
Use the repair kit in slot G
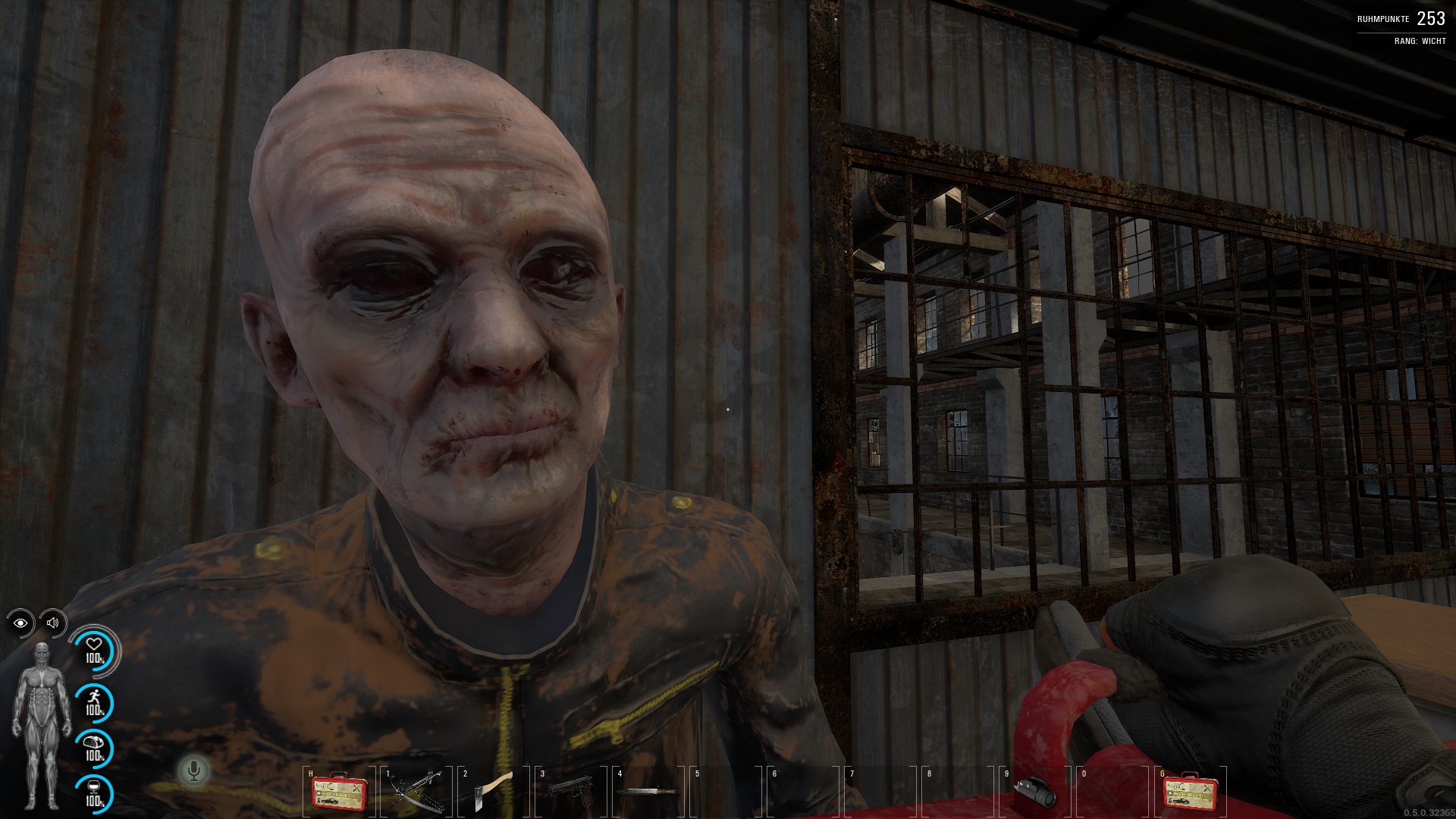tap(1187, 792)
